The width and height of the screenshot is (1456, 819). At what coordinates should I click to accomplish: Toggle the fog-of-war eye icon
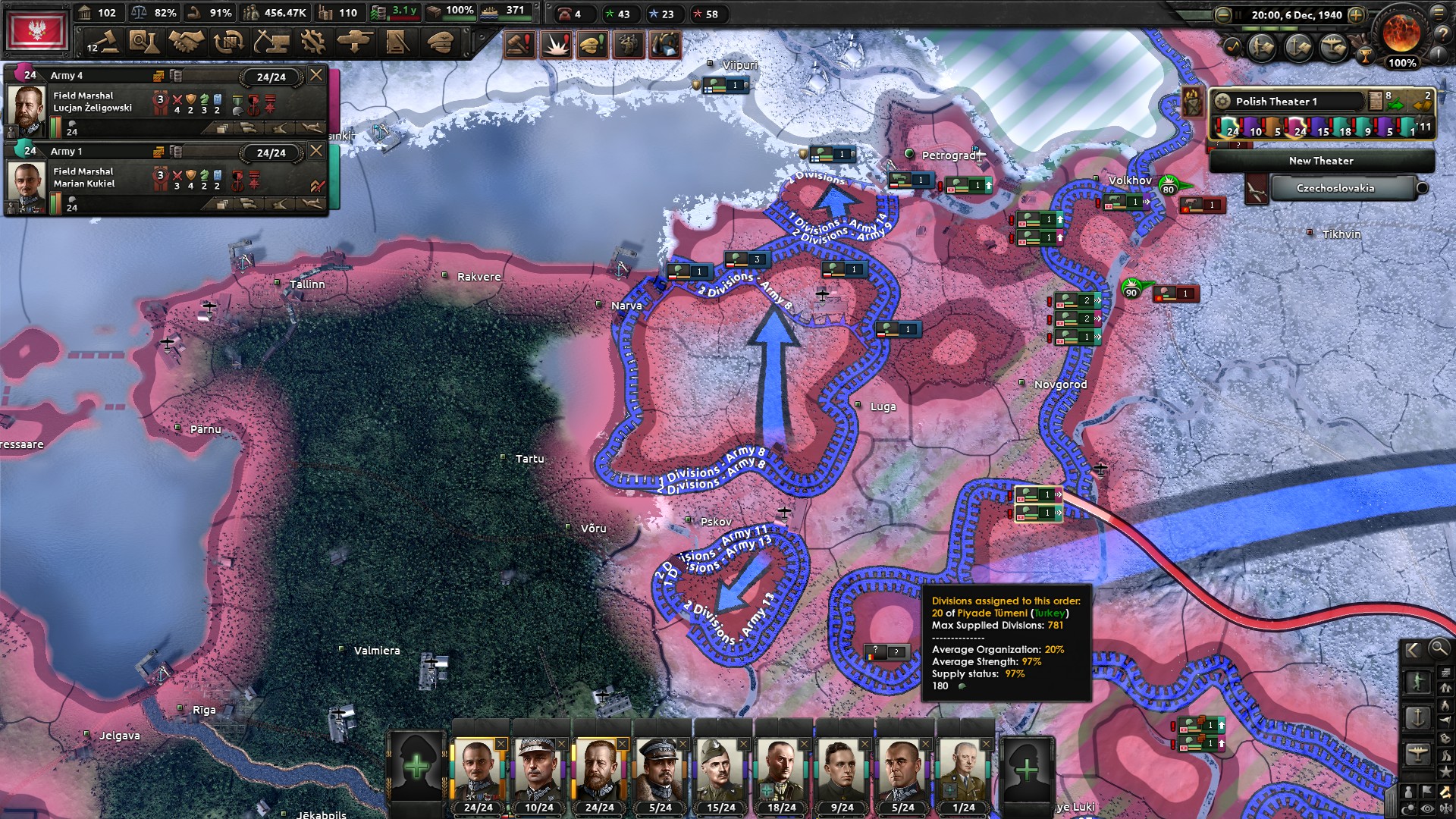(x=1426, y=807)
